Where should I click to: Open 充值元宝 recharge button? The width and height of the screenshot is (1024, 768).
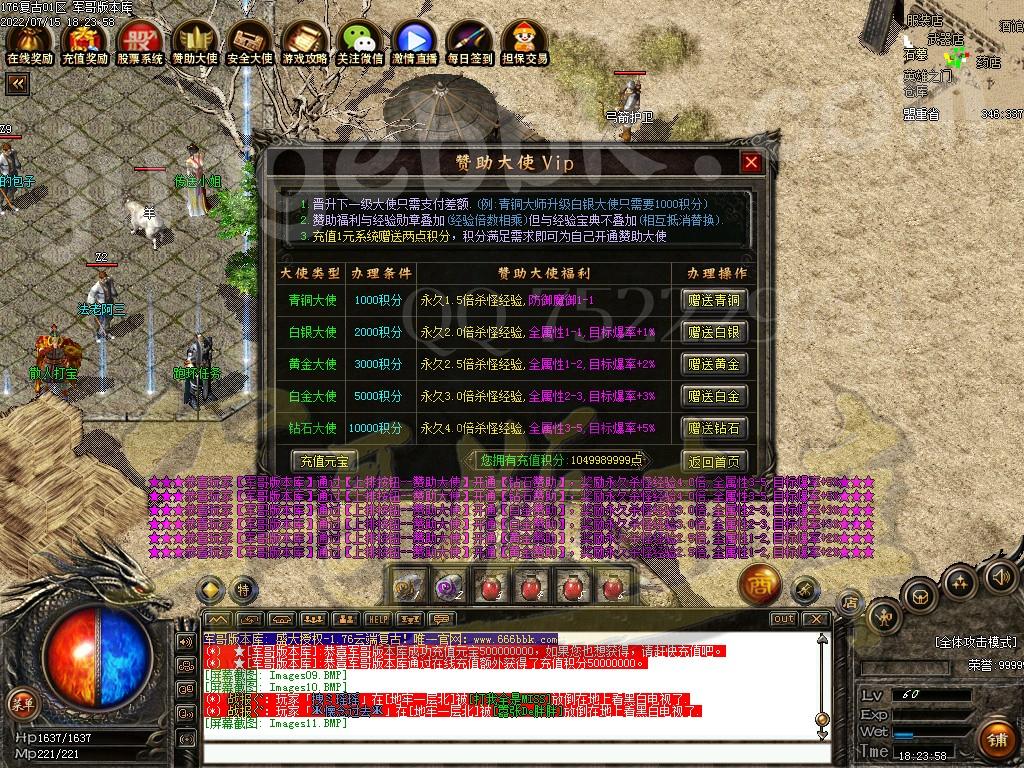coord(323,461)
